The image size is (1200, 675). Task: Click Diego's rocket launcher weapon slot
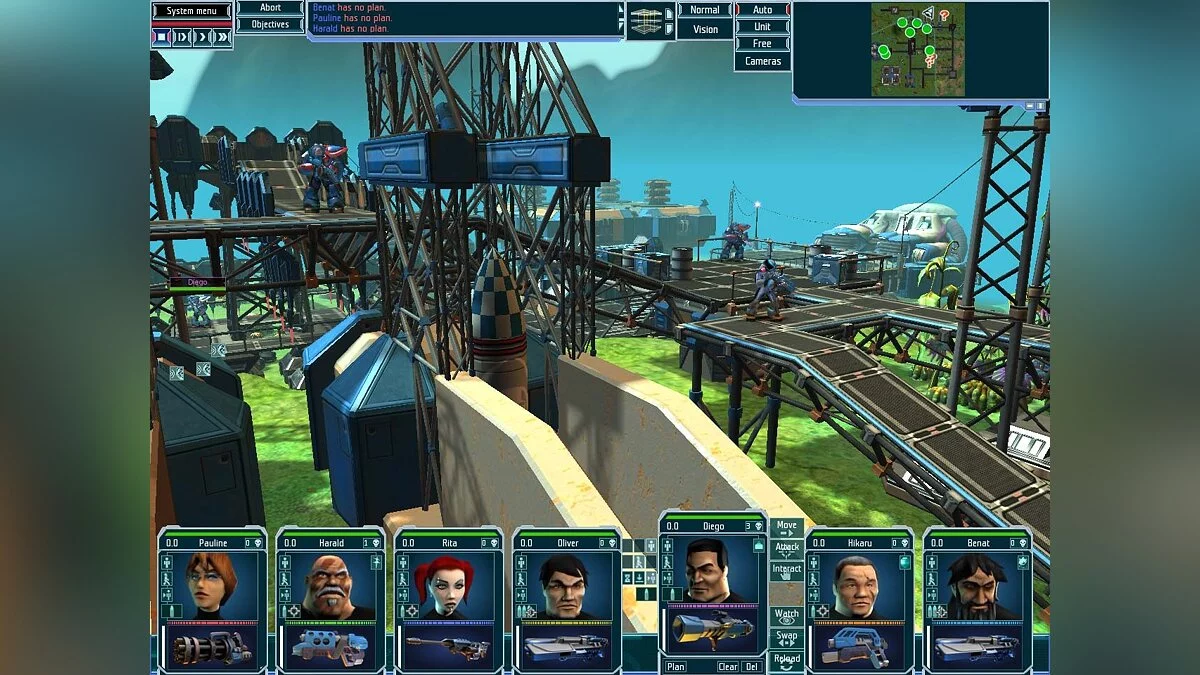point(712,630)
